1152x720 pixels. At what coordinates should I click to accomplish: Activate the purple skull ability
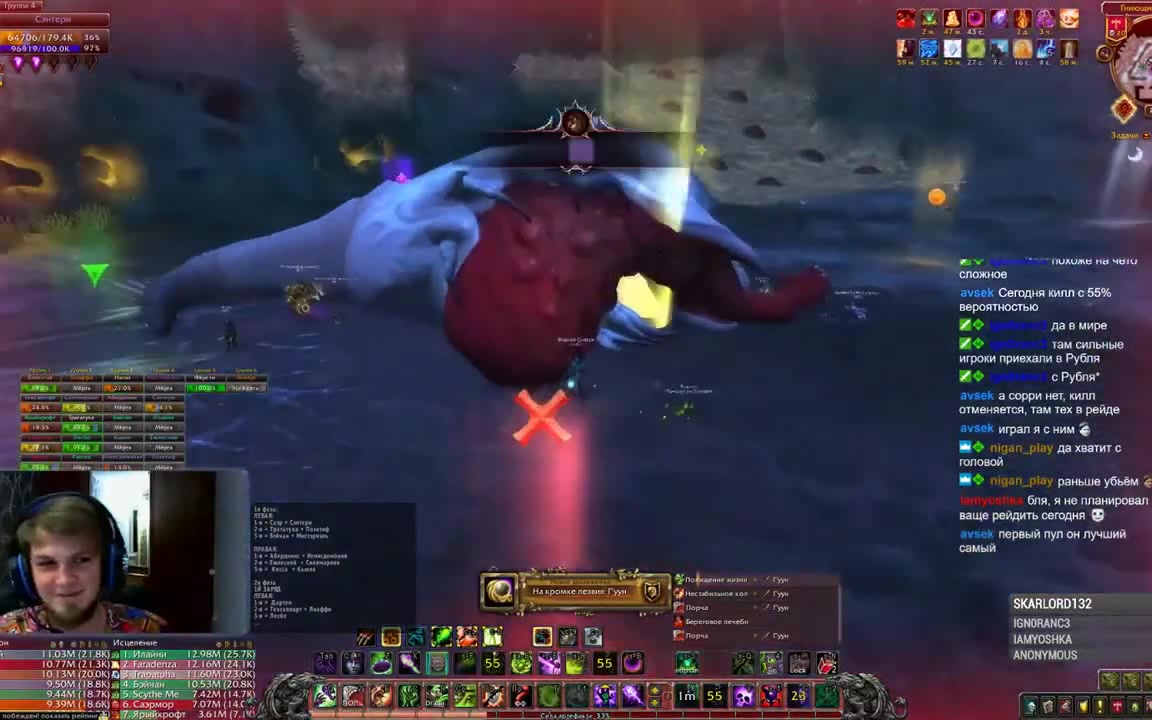click(745, 696)
